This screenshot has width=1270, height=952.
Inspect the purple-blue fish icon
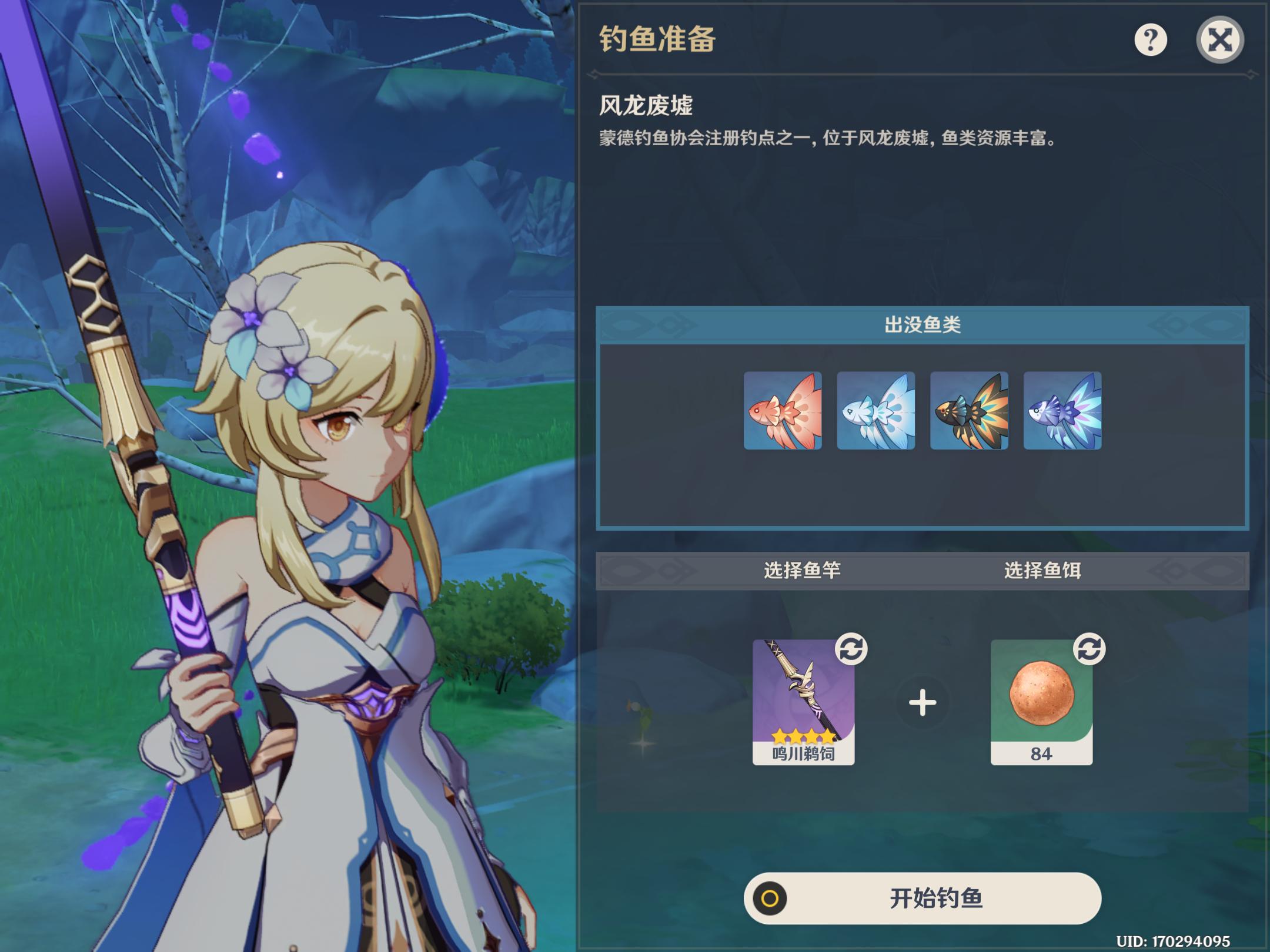(1062, 411)
